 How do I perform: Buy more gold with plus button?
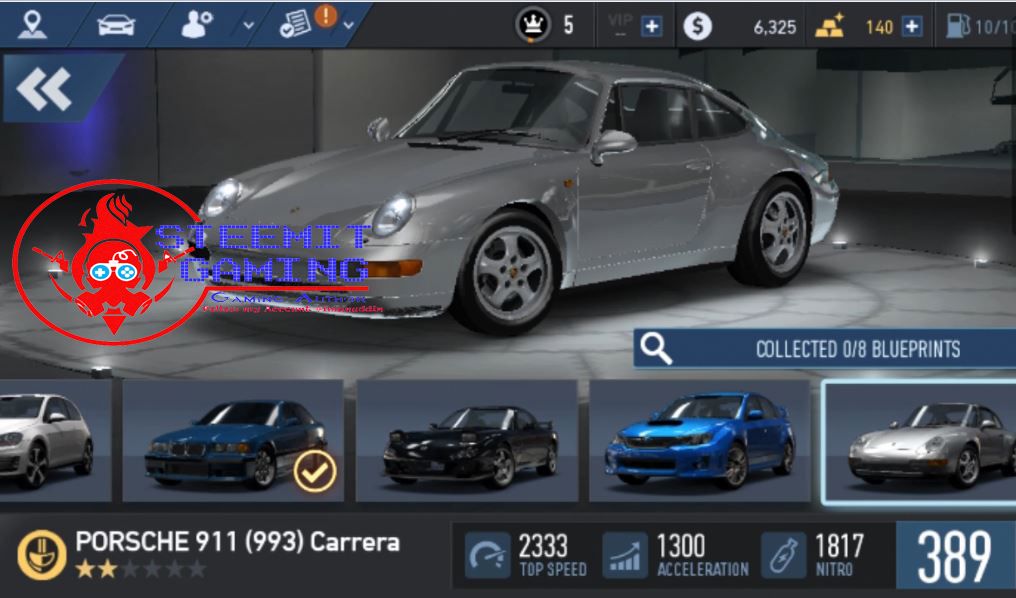(x=911, y=27)
